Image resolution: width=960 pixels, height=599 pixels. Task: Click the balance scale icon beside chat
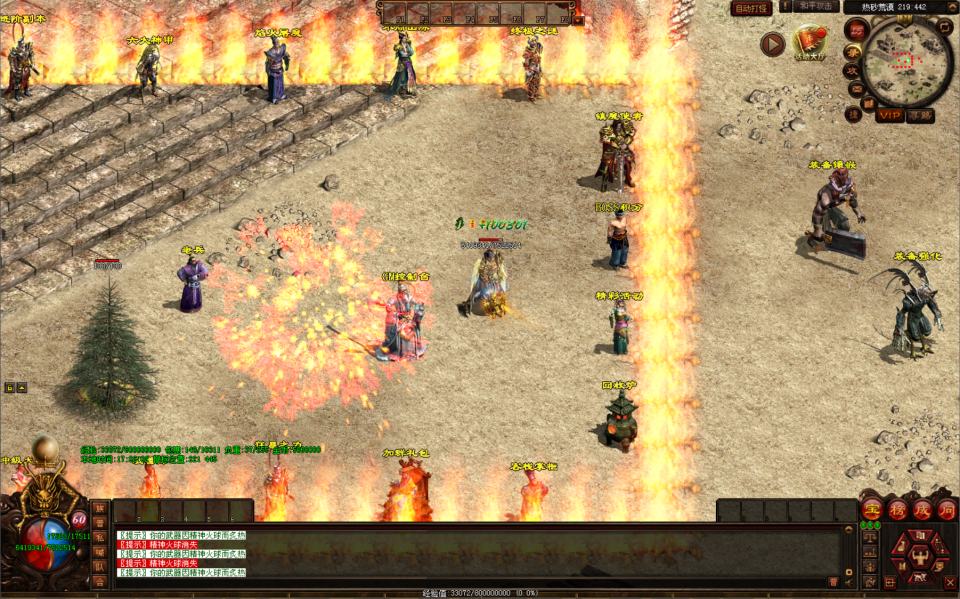870,536
